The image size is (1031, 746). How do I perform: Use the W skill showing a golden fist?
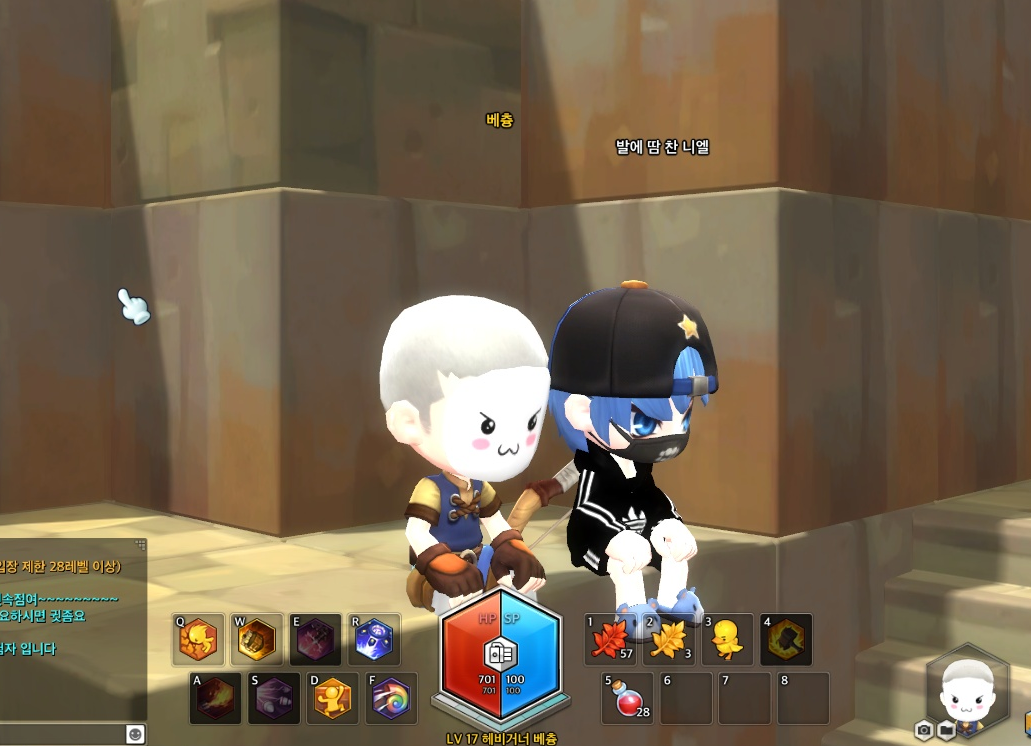tap(256, 640)
